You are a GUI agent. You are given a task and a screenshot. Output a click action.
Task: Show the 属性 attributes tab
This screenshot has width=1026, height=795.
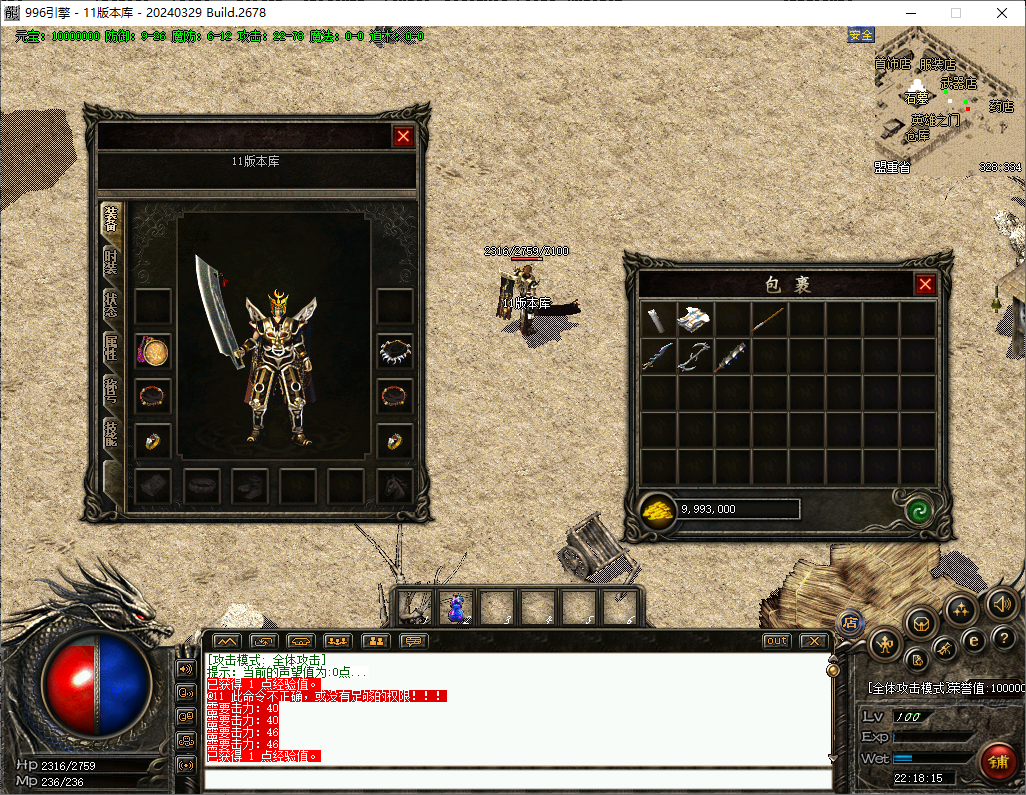(x=111, y=347)
